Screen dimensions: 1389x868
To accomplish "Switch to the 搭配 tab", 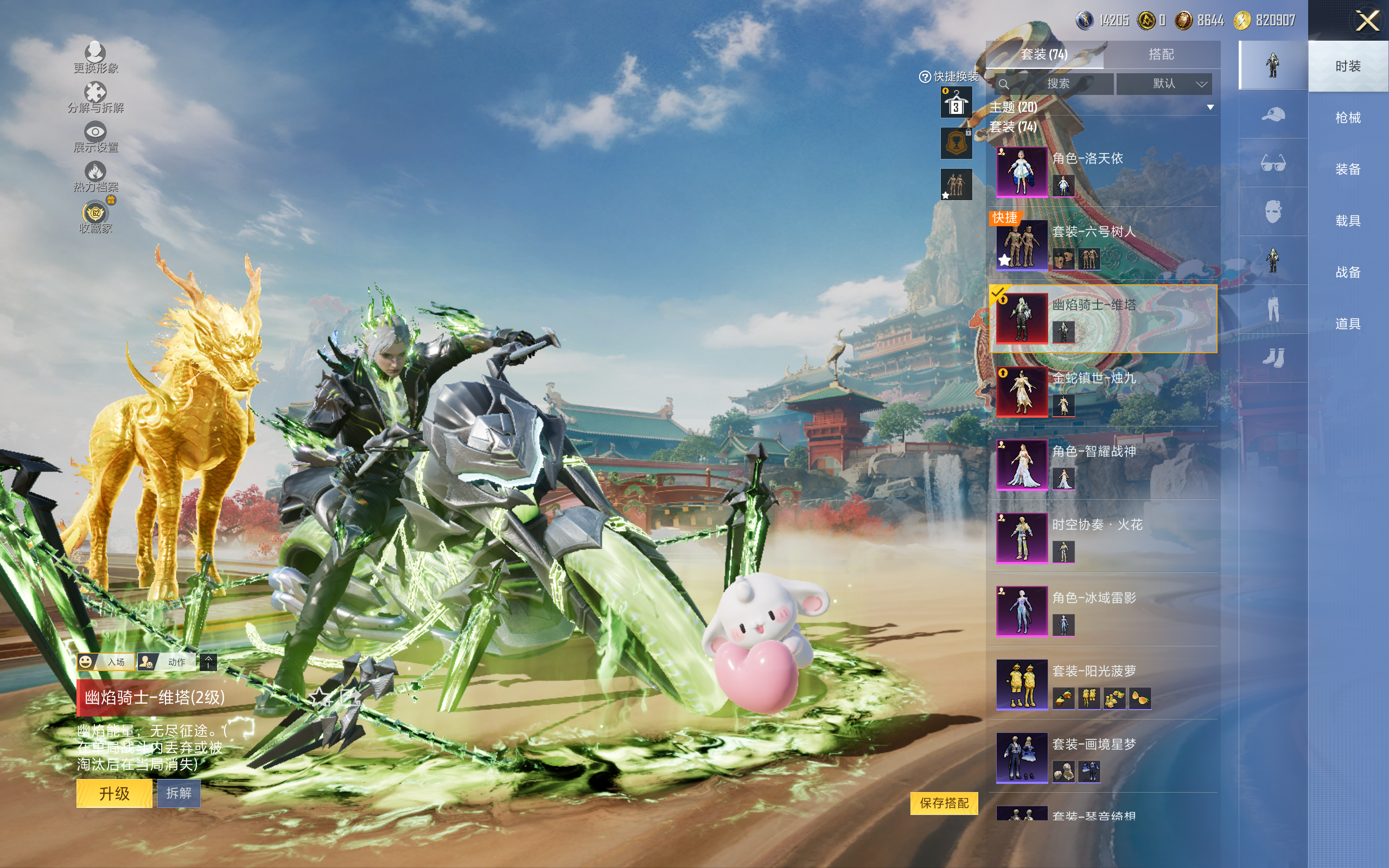I will tap(1161, 55).
